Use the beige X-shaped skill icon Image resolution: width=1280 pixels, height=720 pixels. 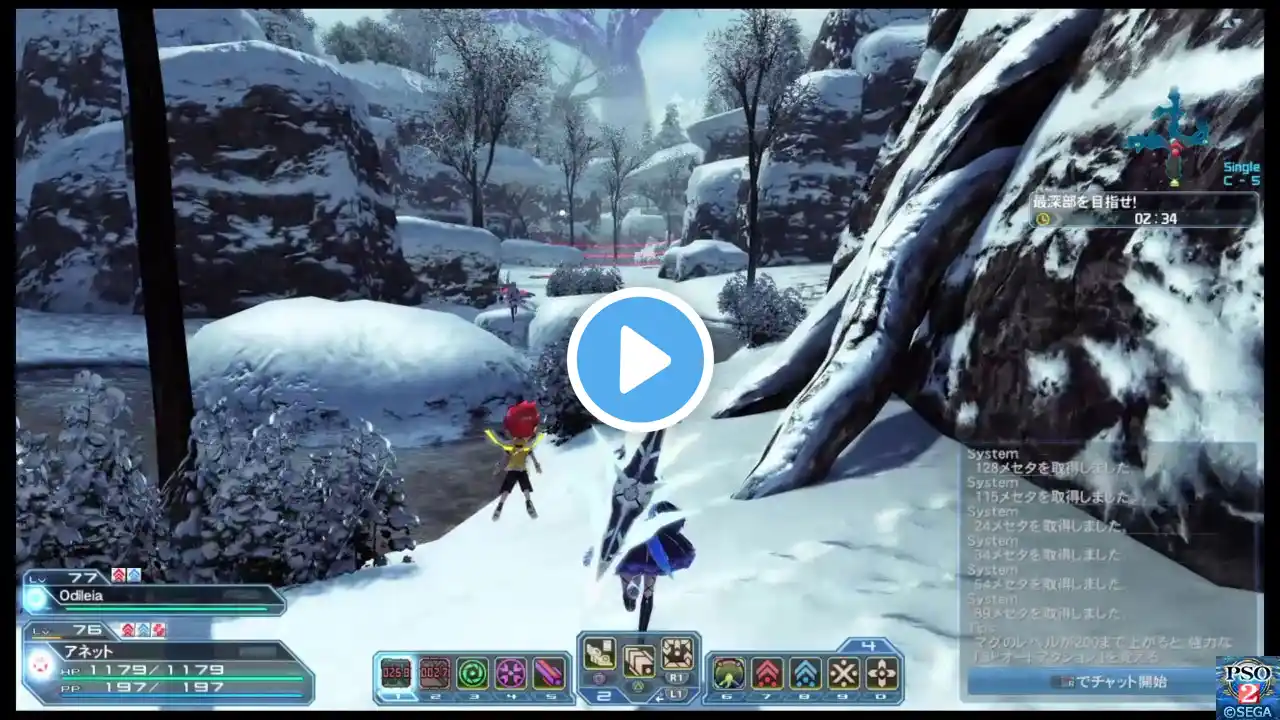[x=843, y=673]
